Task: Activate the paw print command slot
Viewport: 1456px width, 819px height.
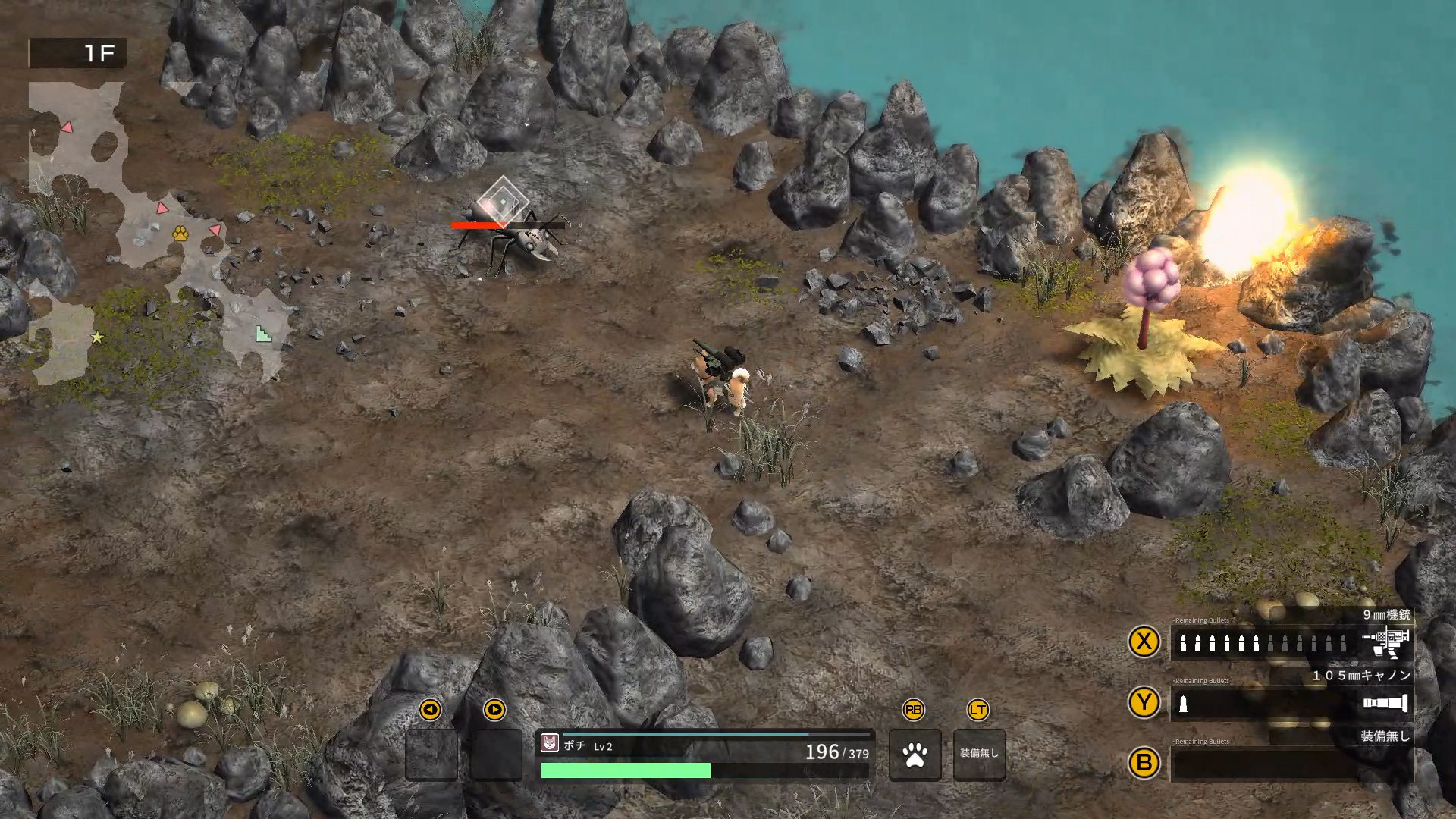Action: point(915,755)
